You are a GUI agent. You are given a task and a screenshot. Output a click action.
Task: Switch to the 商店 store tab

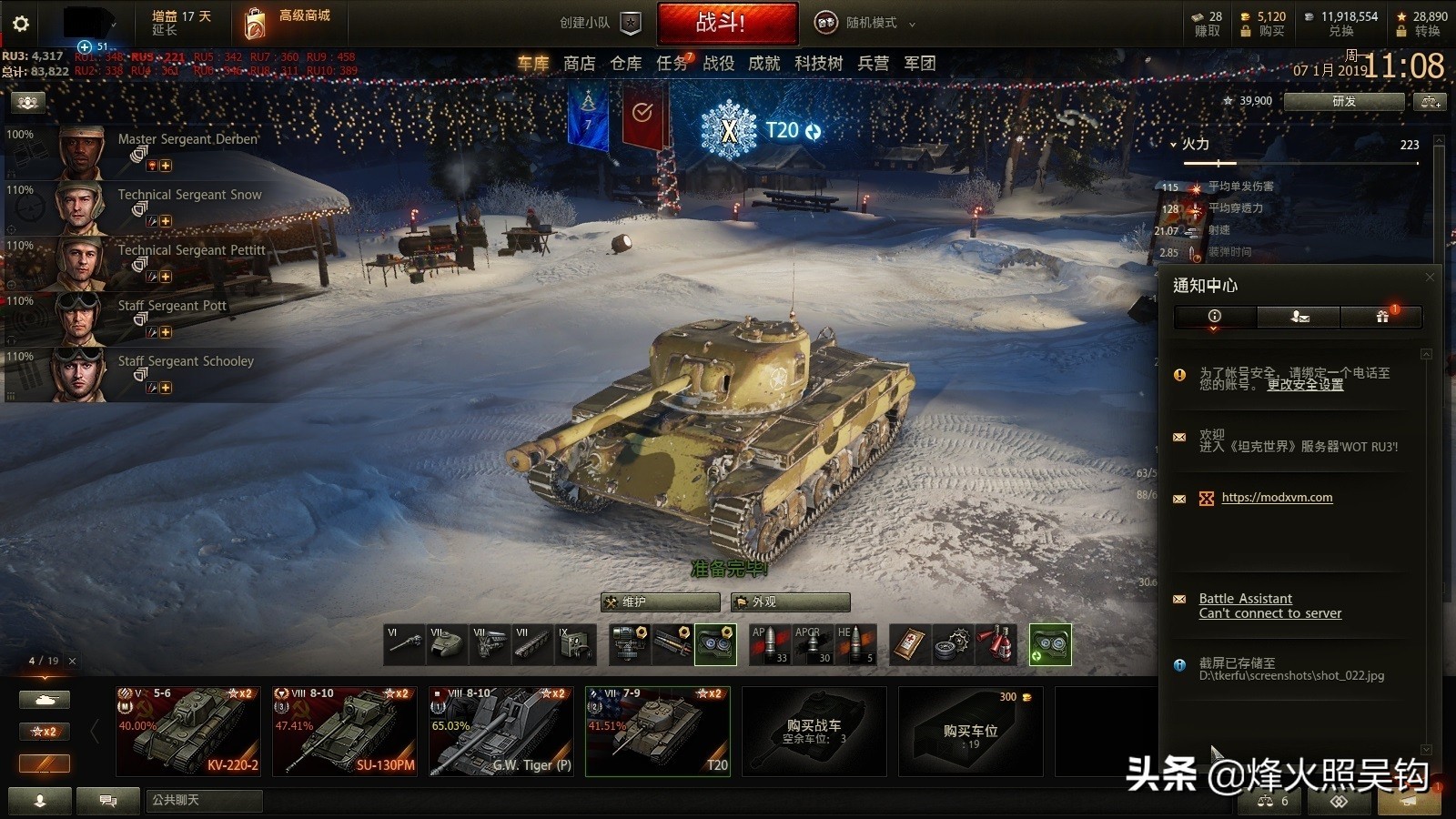(x=579, y=63)
